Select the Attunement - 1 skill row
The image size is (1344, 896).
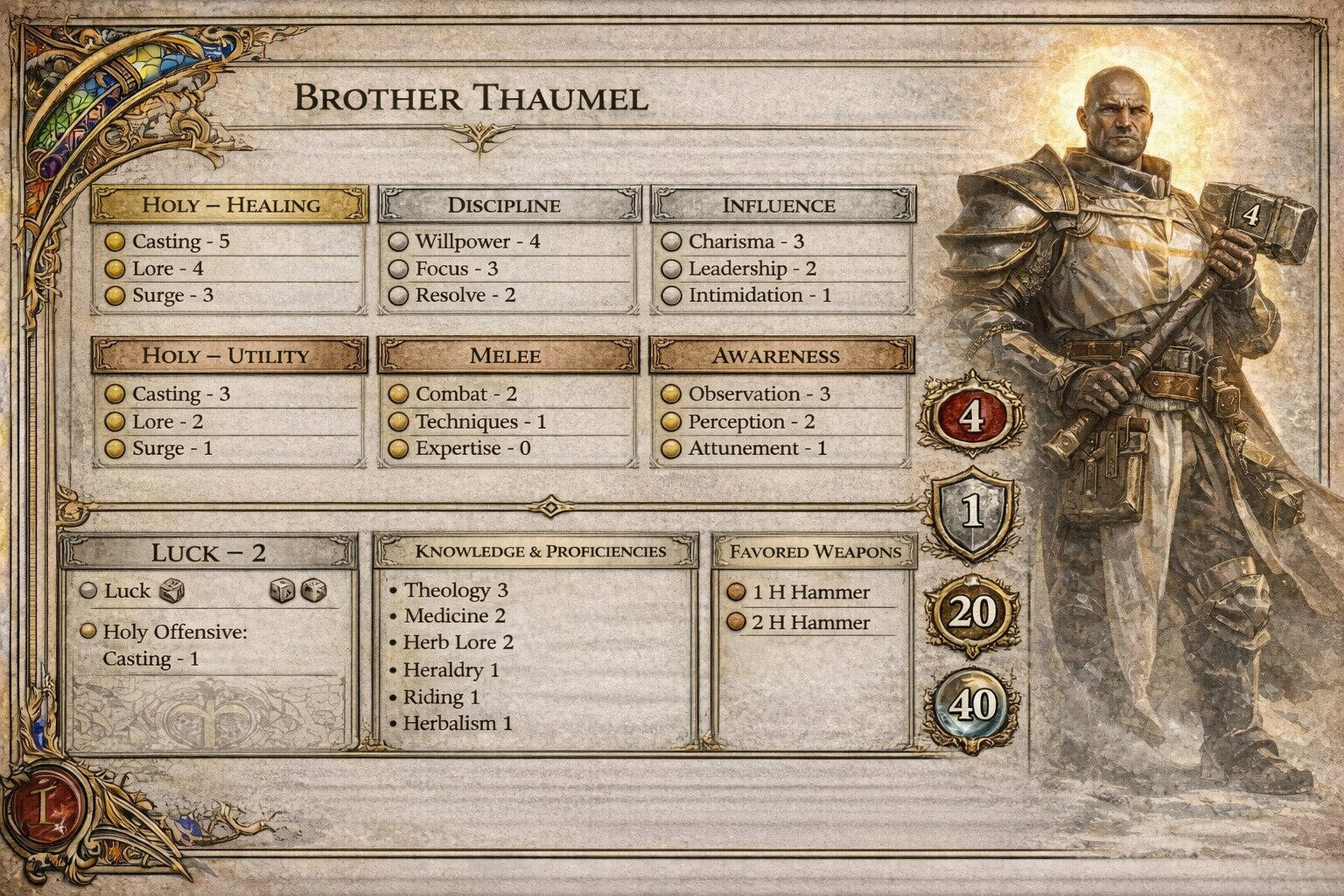[757, 449]
